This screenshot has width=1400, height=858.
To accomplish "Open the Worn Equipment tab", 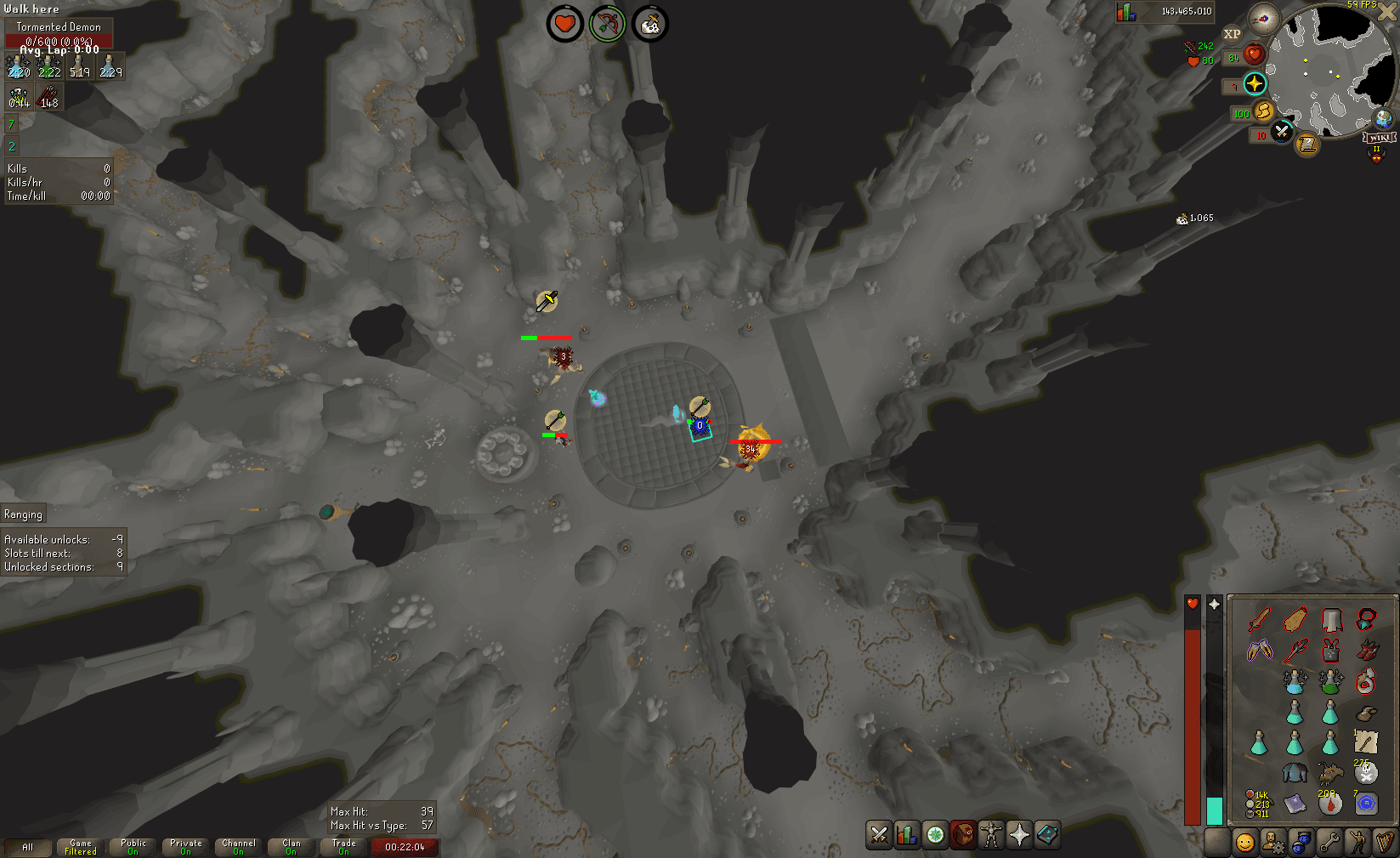I will click(x=991, y=835).
